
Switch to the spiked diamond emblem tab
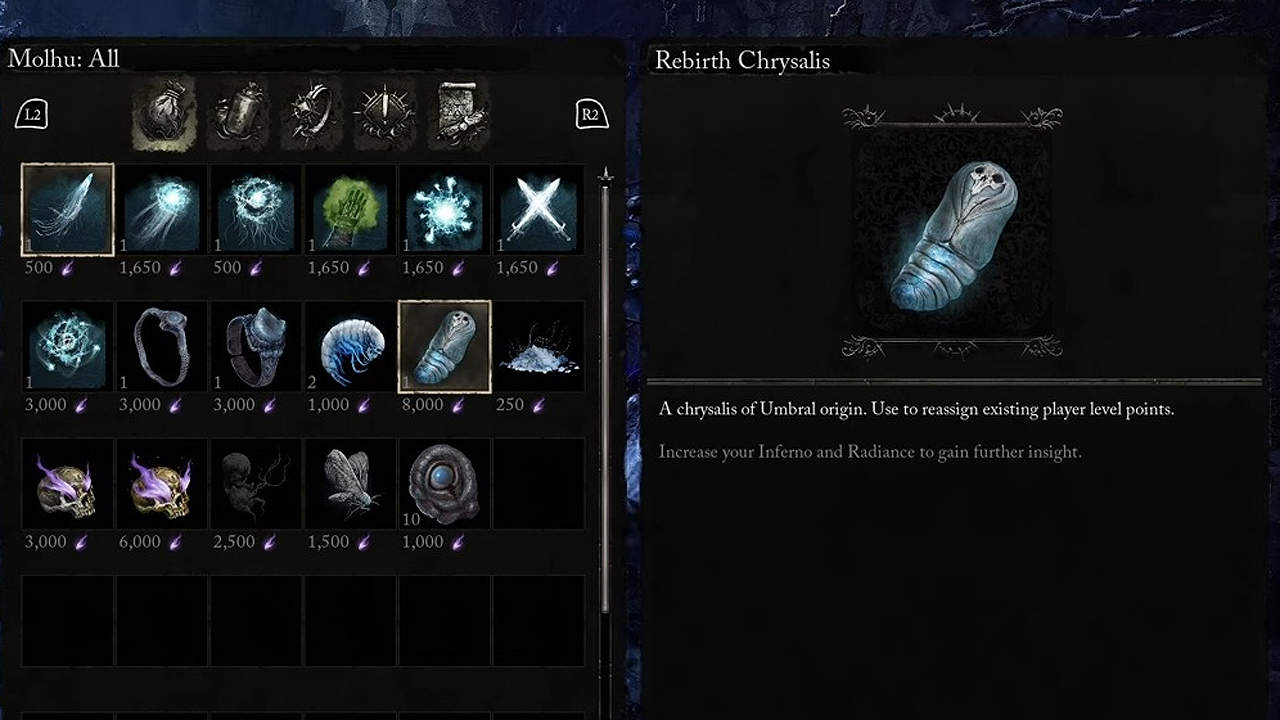(x=385, y=113)
